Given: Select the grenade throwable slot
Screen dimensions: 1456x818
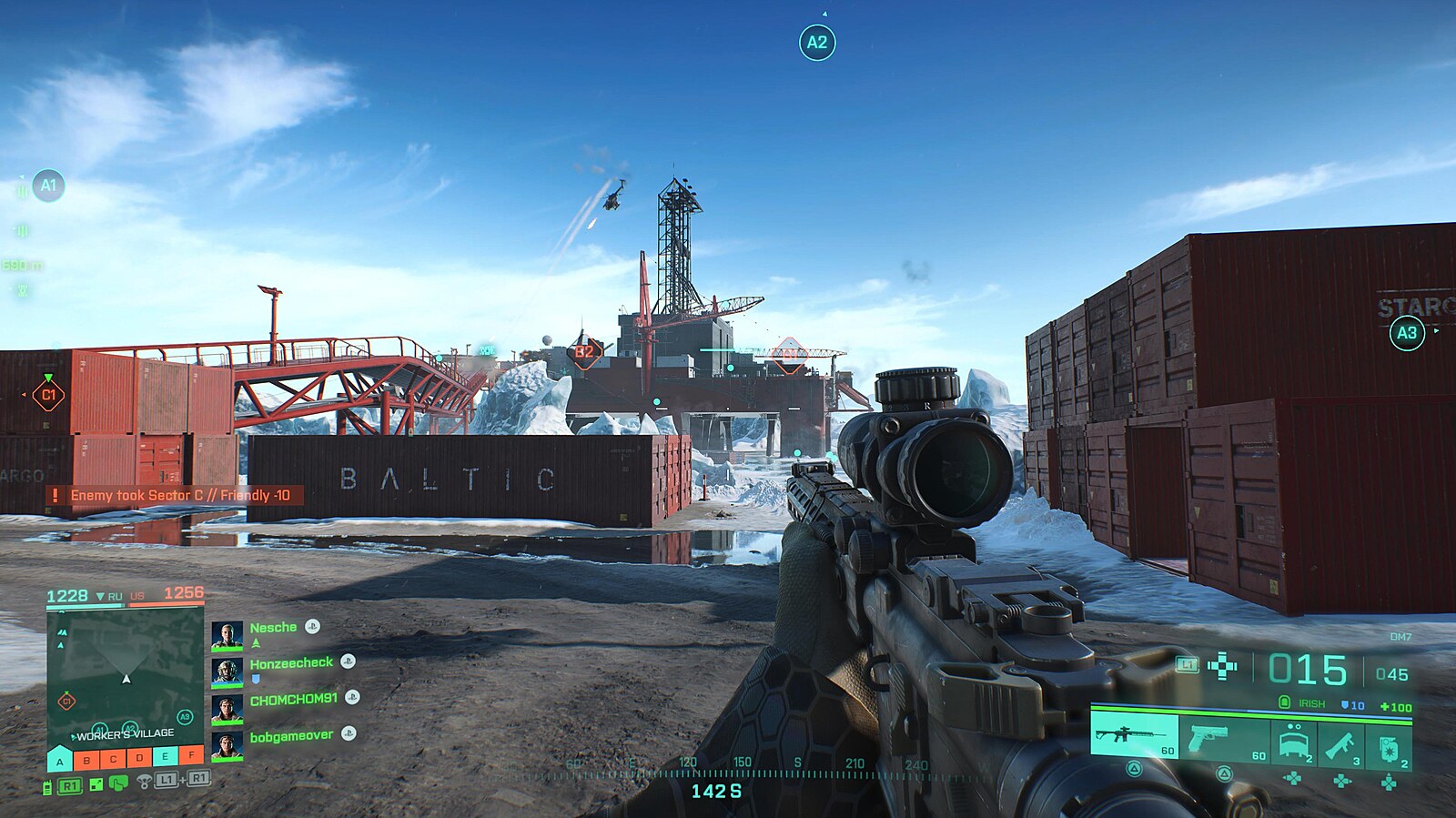Looking at the screenshot, I should pyautogui.click(x=1389, y=746).
